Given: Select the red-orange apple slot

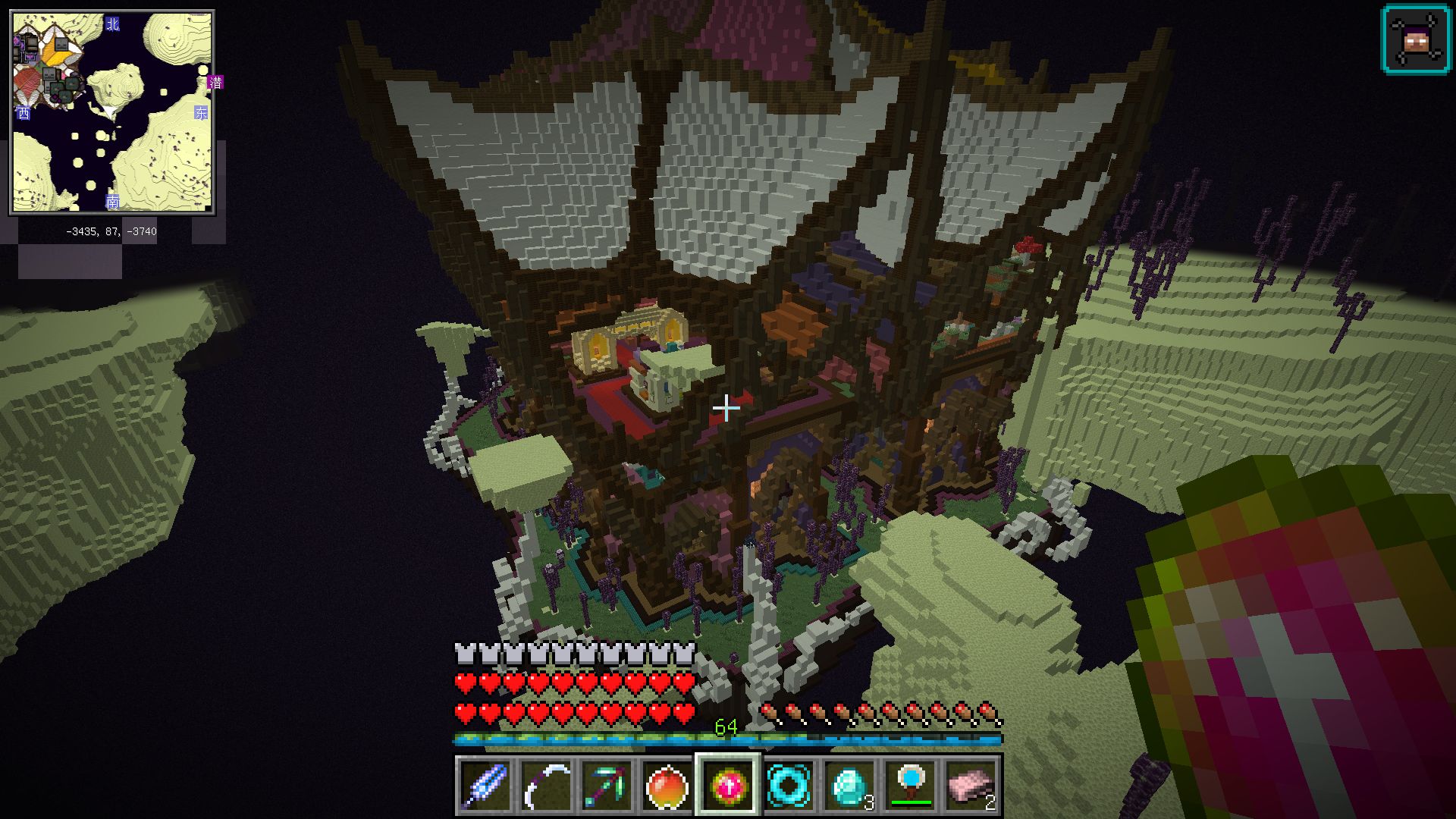Looking at the screenshot, I should pos(667,786).
